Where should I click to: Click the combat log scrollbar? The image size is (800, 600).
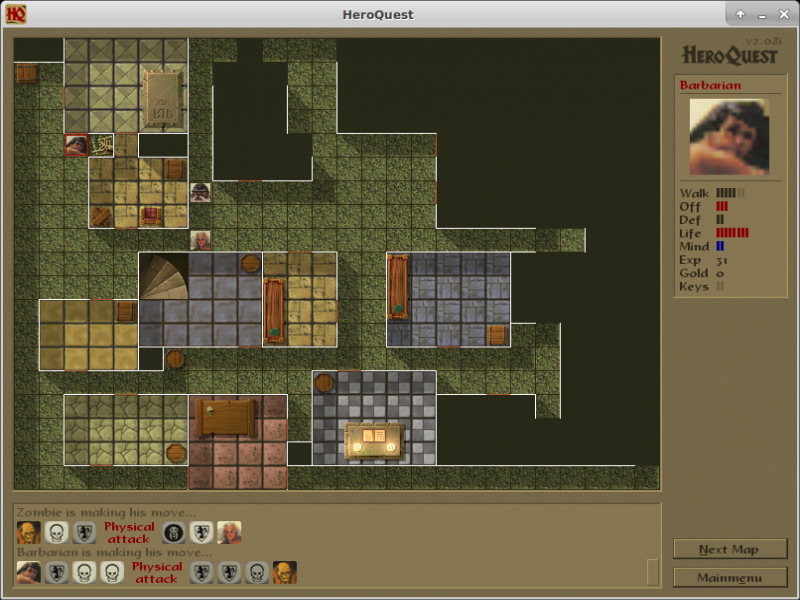click(653, 572)
